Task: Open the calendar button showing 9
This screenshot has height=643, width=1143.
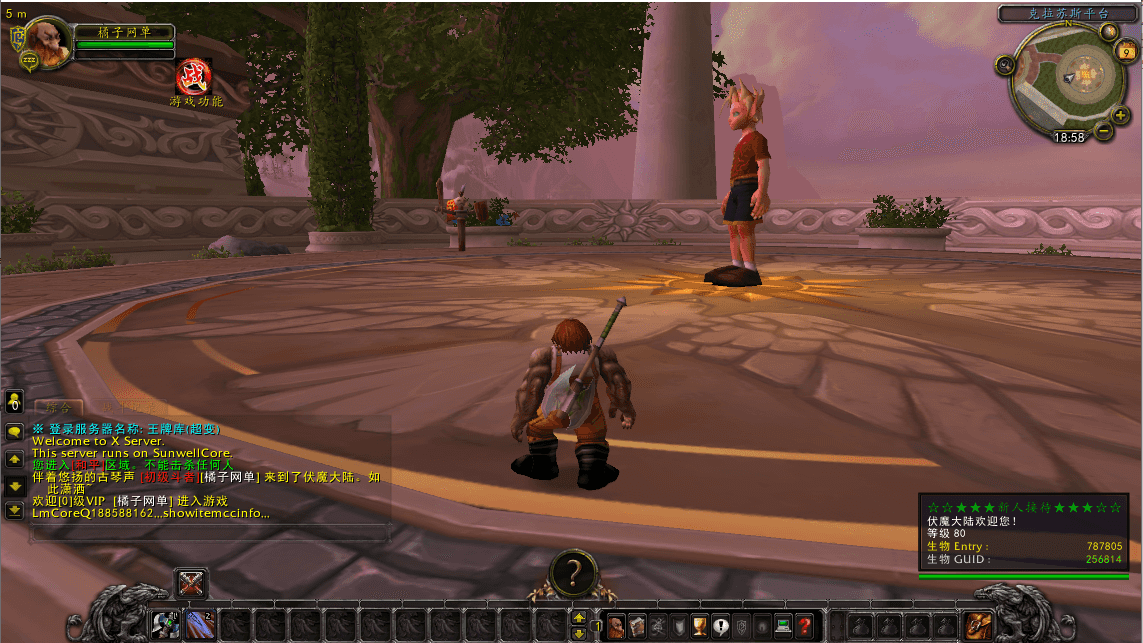Action: click(1126, 54)
